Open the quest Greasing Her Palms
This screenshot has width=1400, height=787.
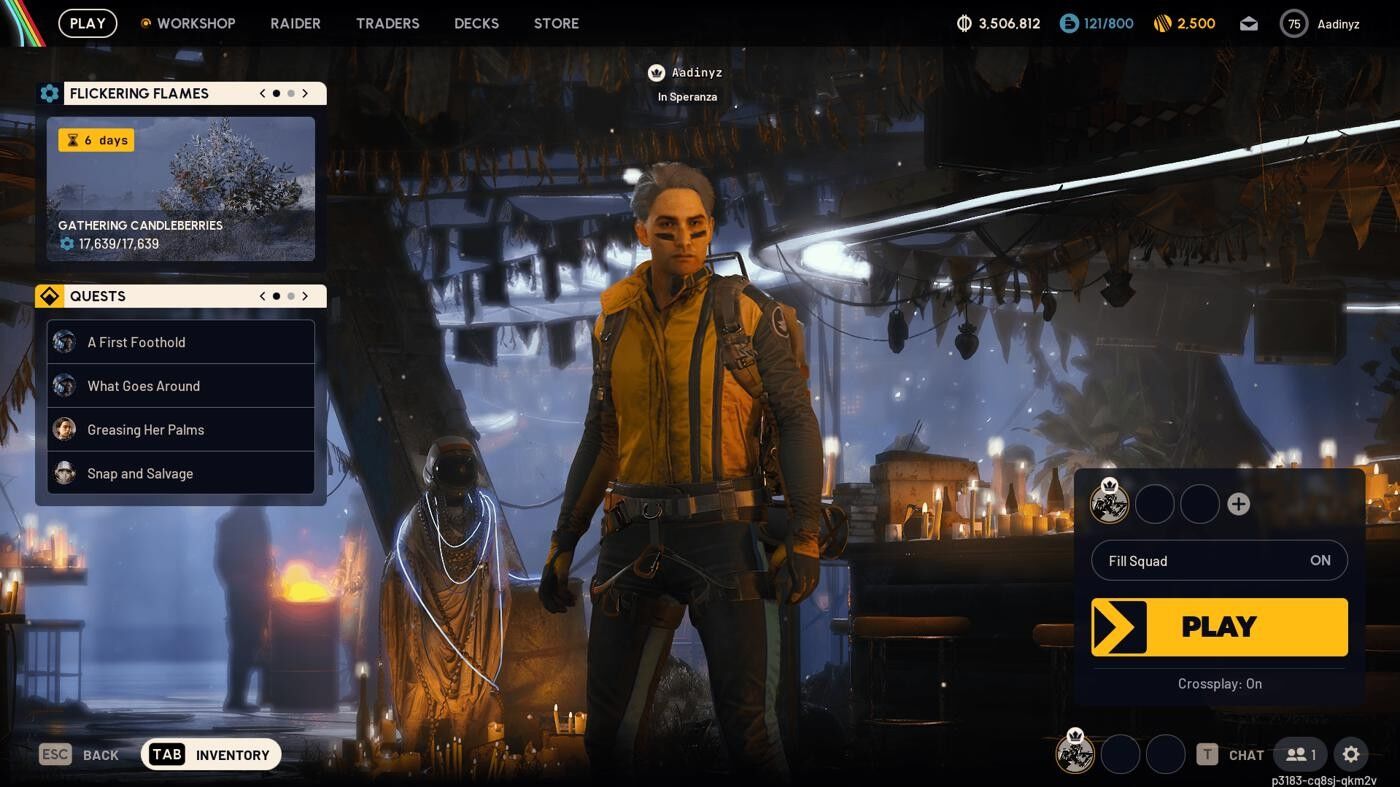coord(145,429)
